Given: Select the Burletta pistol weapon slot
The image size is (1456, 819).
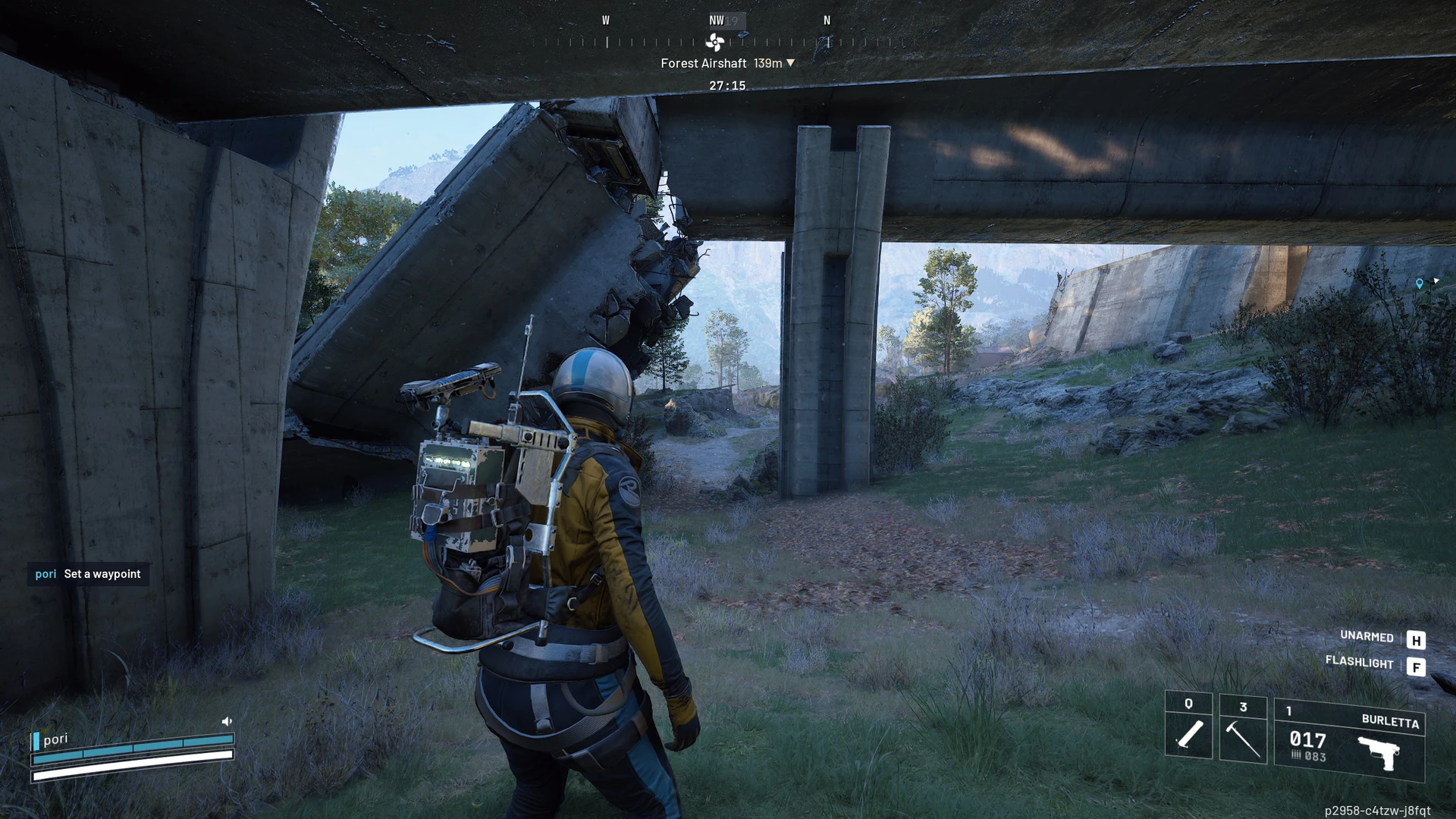Looking at the screenshot, I should [x=1349, y=741].
